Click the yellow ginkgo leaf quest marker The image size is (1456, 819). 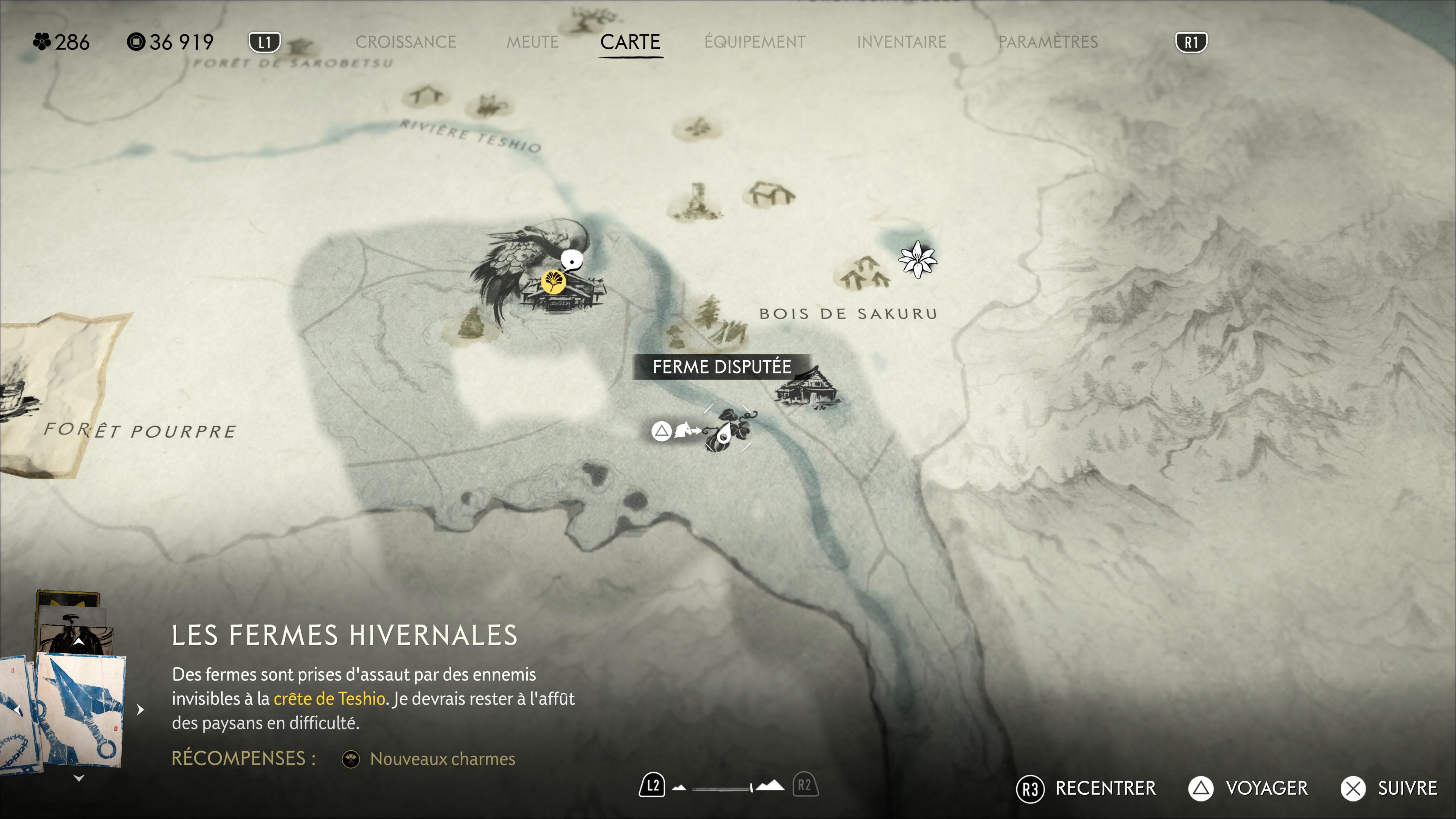[553, 281]
